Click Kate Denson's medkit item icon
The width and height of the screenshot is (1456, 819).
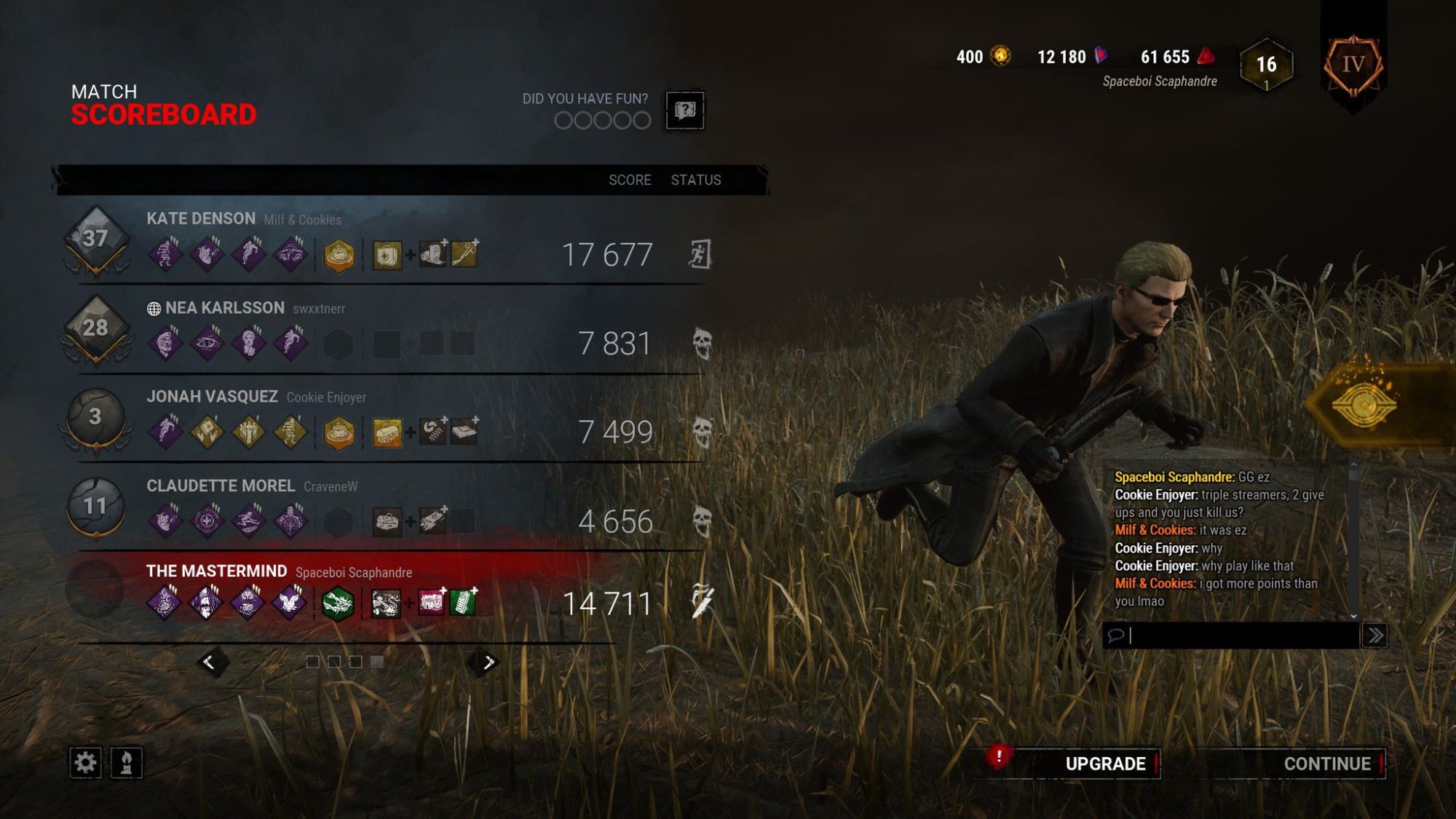click(x=387, y=255)
